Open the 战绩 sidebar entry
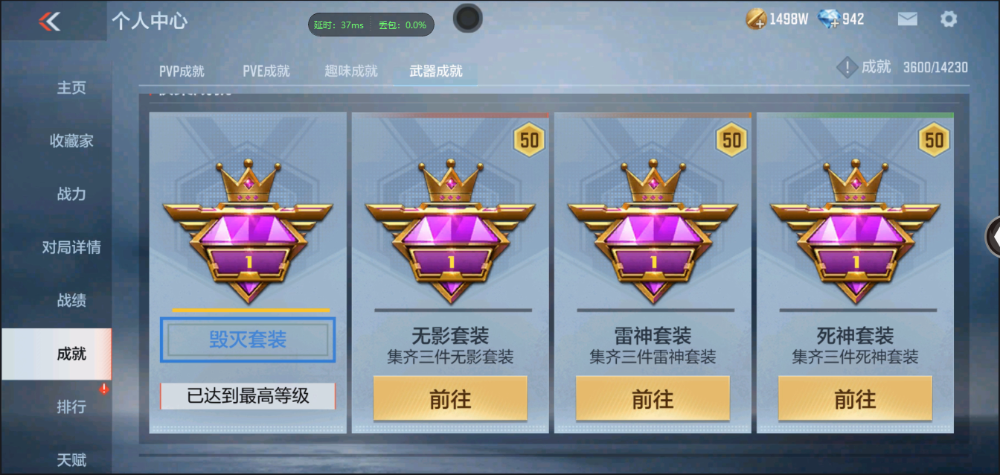 71,300
